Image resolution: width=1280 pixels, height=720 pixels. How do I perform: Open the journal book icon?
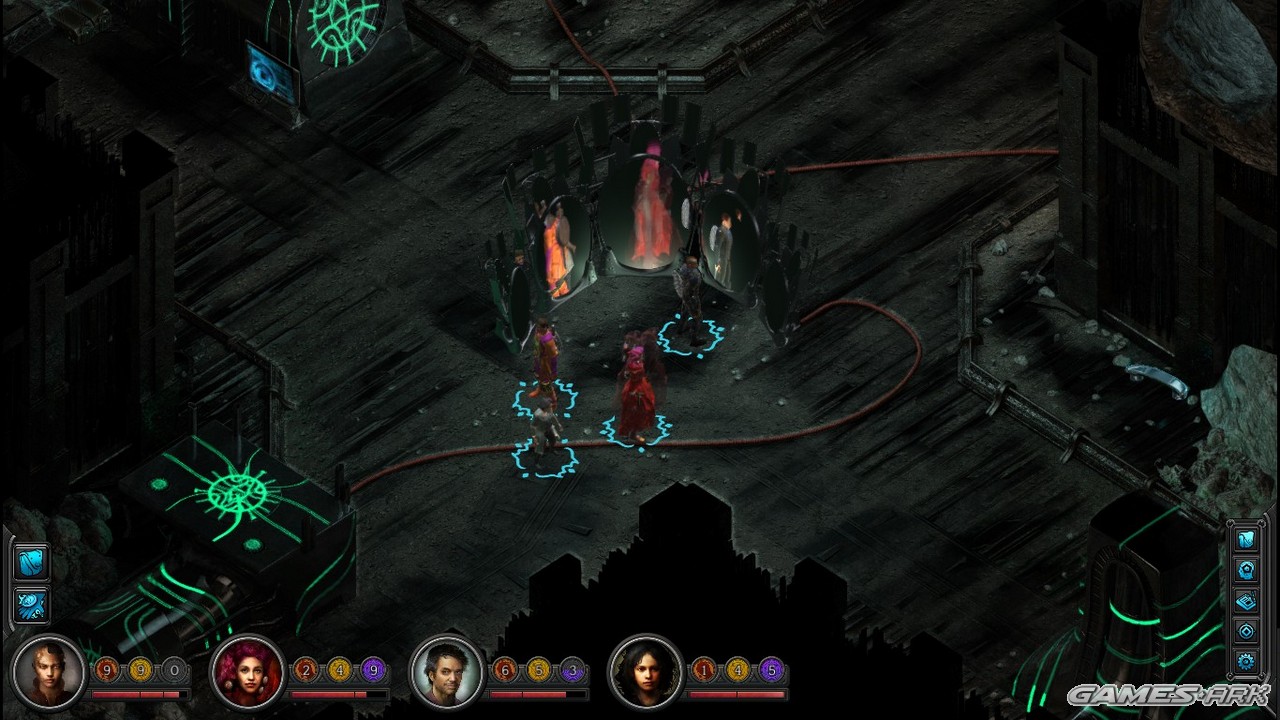pyautogui.click(x=1246, y=600)
